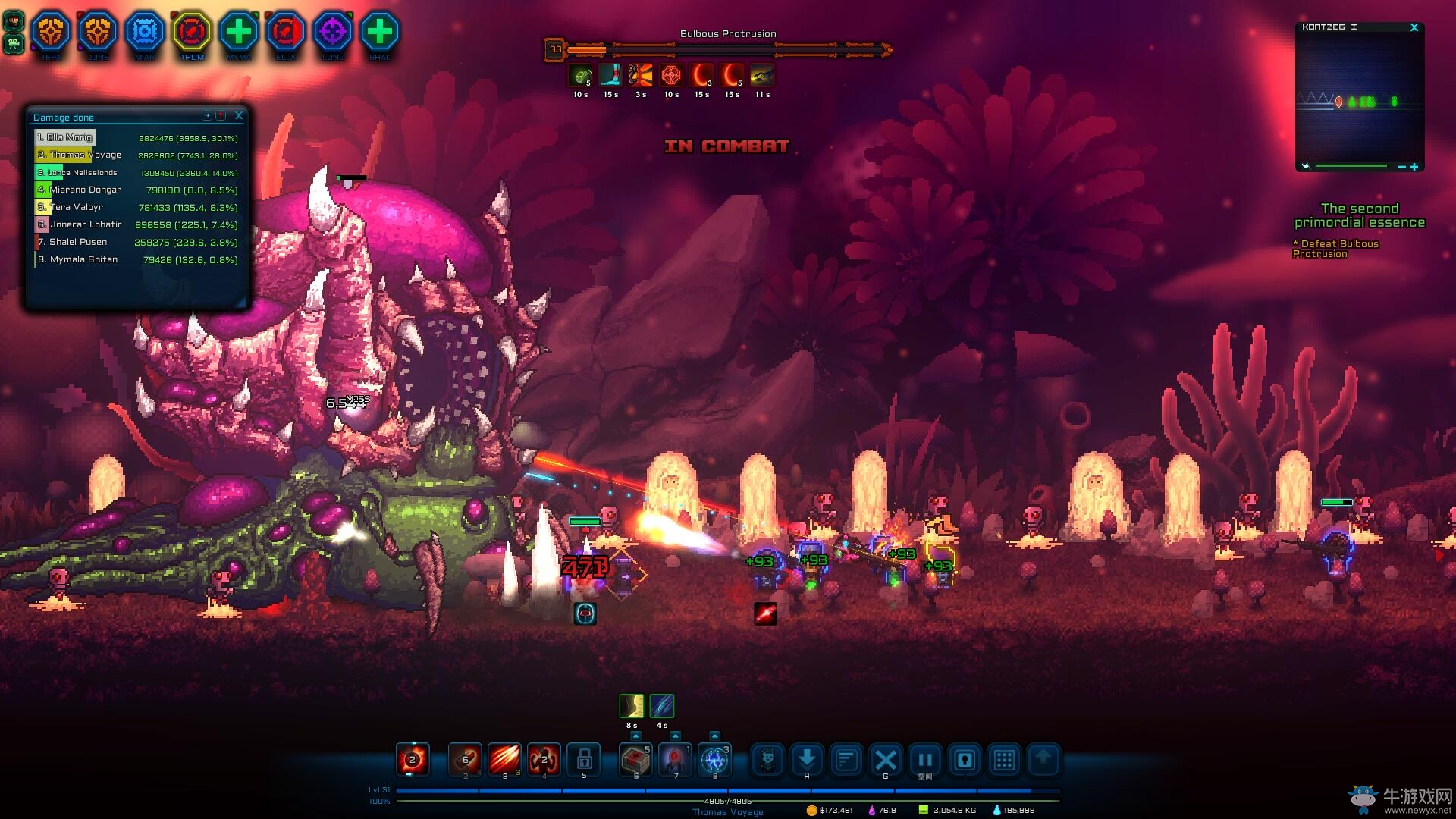Select the LONC purple crosshair squad icon
Viewport: 1456px width, 819px height.
(x=333, y=33)
